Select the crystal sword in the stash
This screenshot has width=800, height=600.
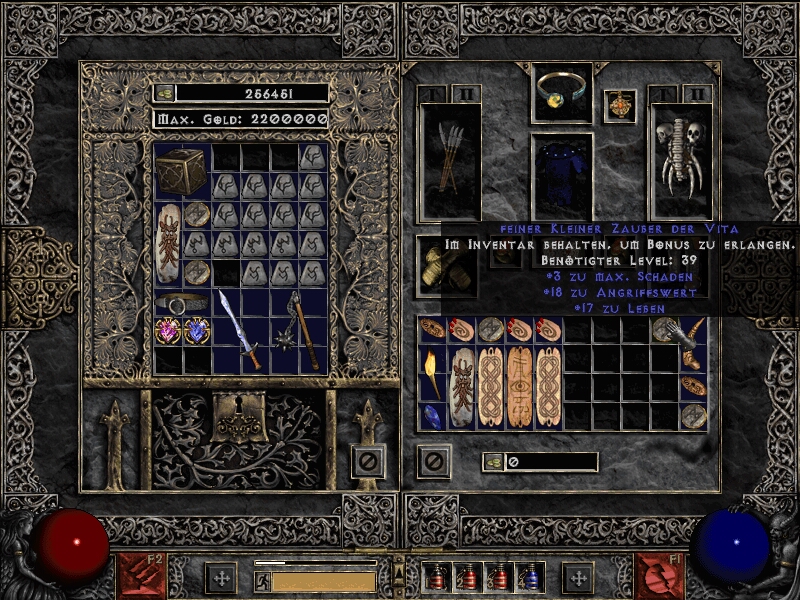[239, 330]
